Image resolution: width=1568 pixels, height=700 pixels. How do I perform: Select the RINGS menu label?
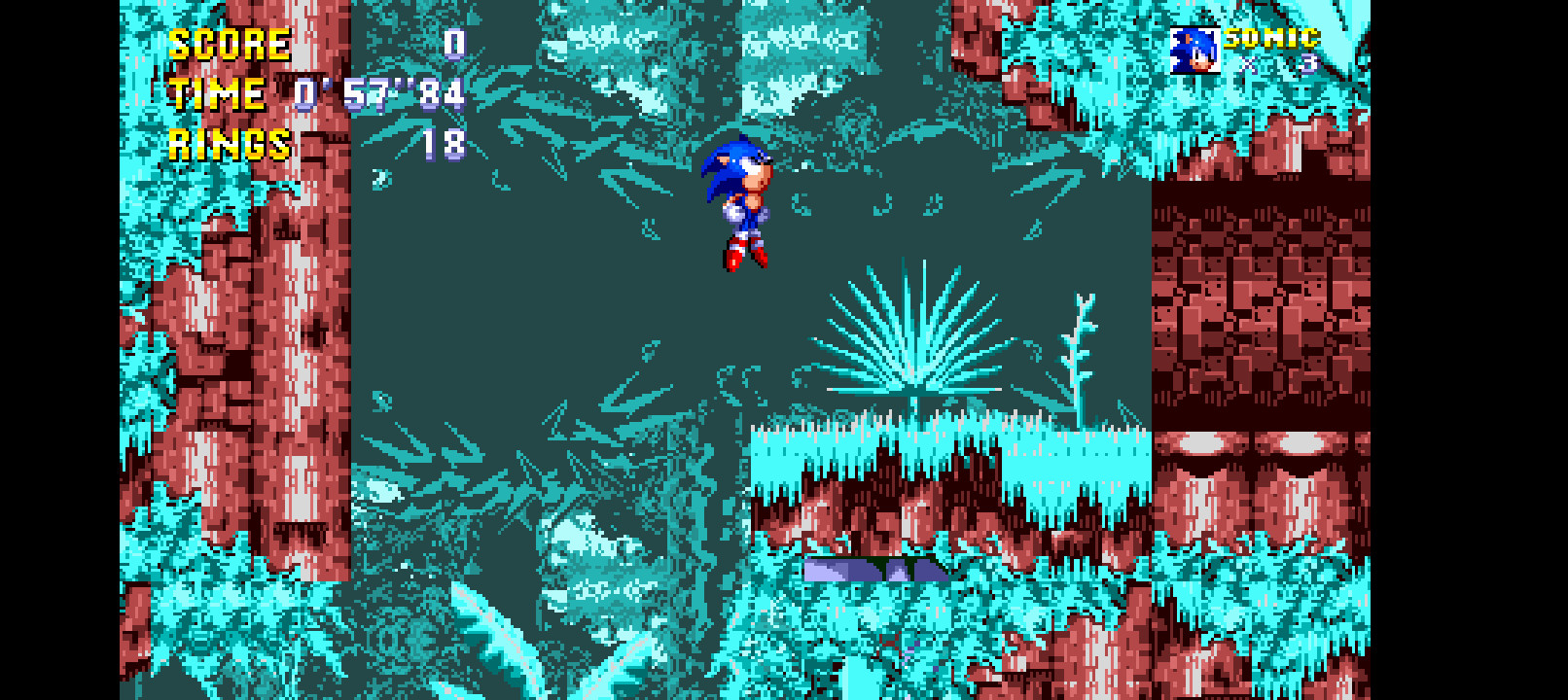tap(228, 146)
